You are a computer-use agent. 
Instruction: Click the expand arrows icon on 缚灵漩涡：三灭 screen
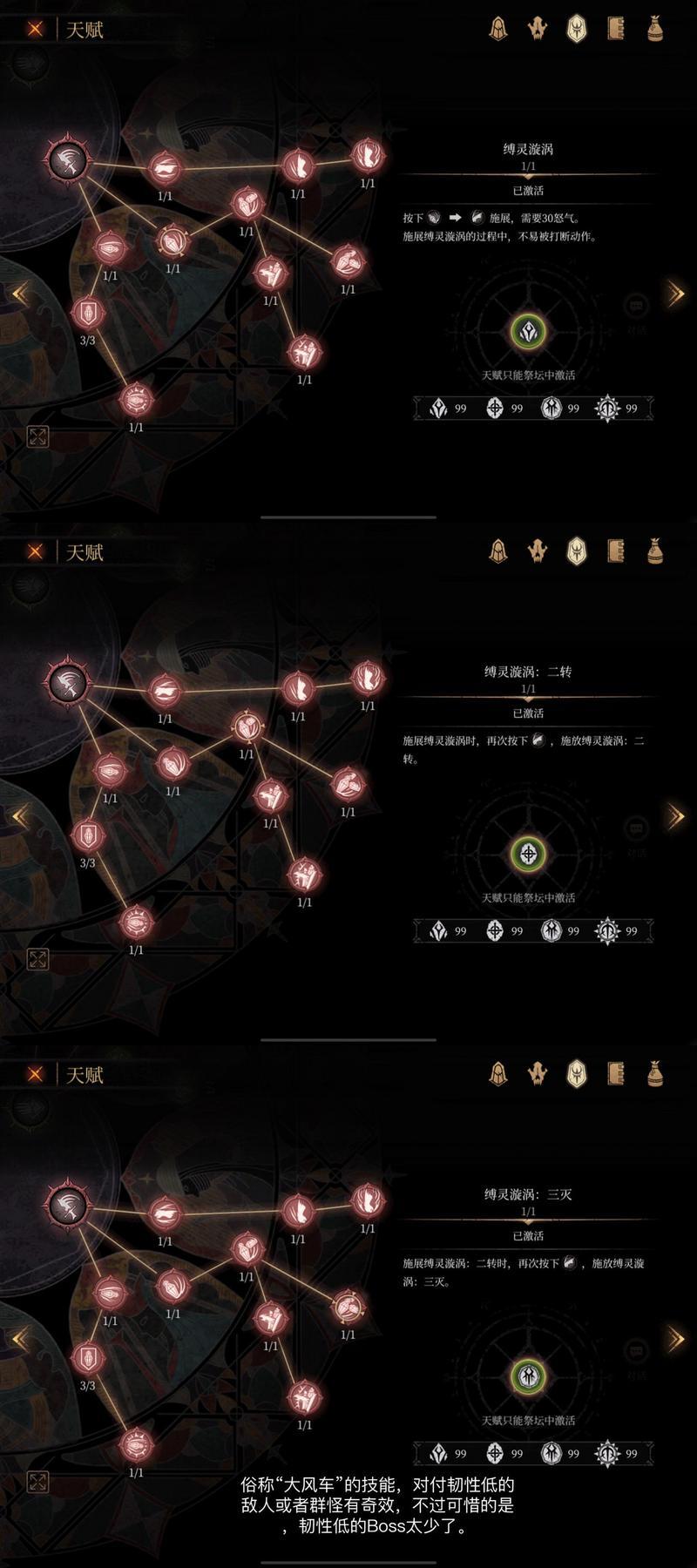coord(37,1482)
